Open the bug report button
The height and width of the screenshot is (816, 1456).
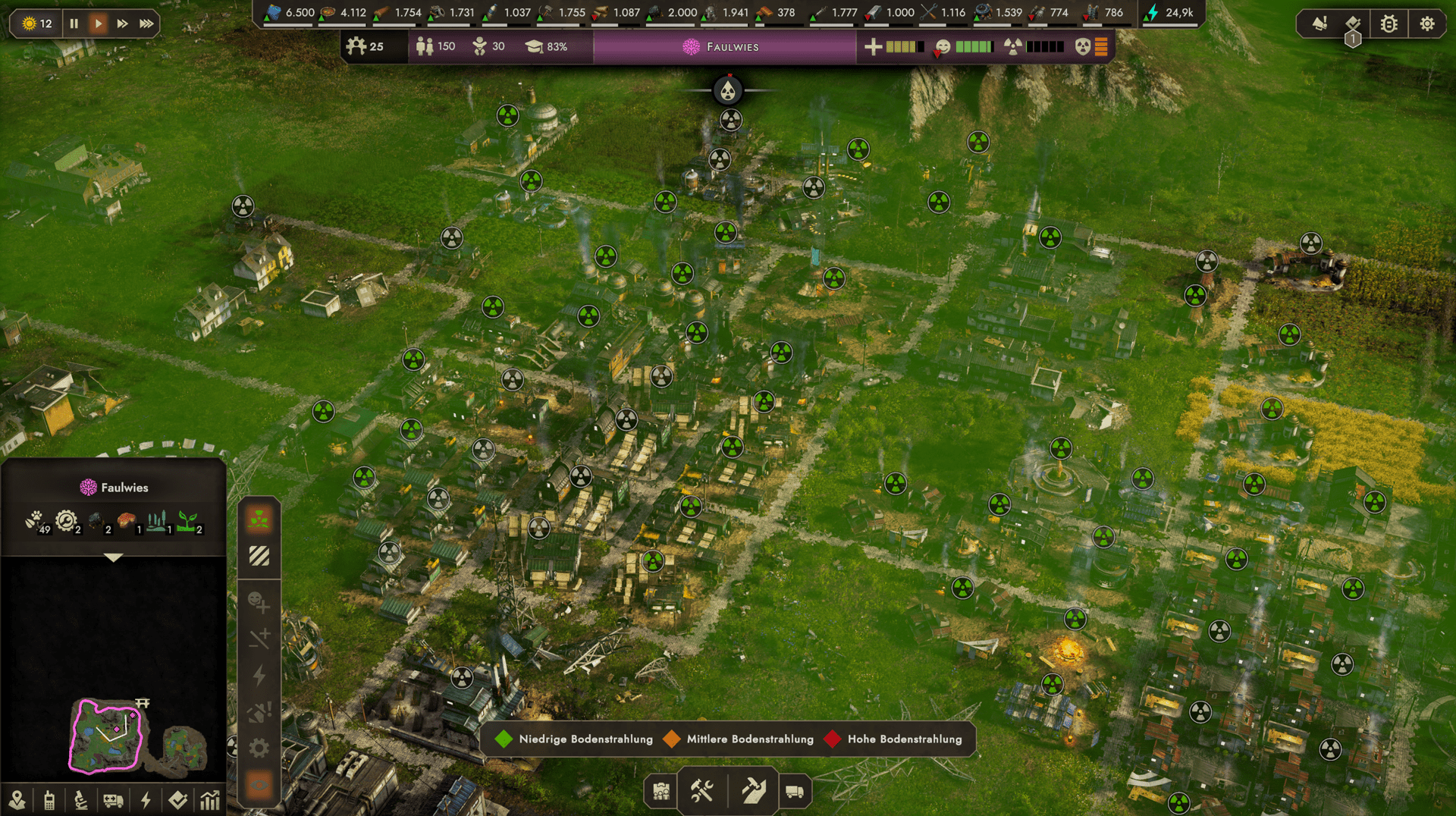(x=1389, y=24)
